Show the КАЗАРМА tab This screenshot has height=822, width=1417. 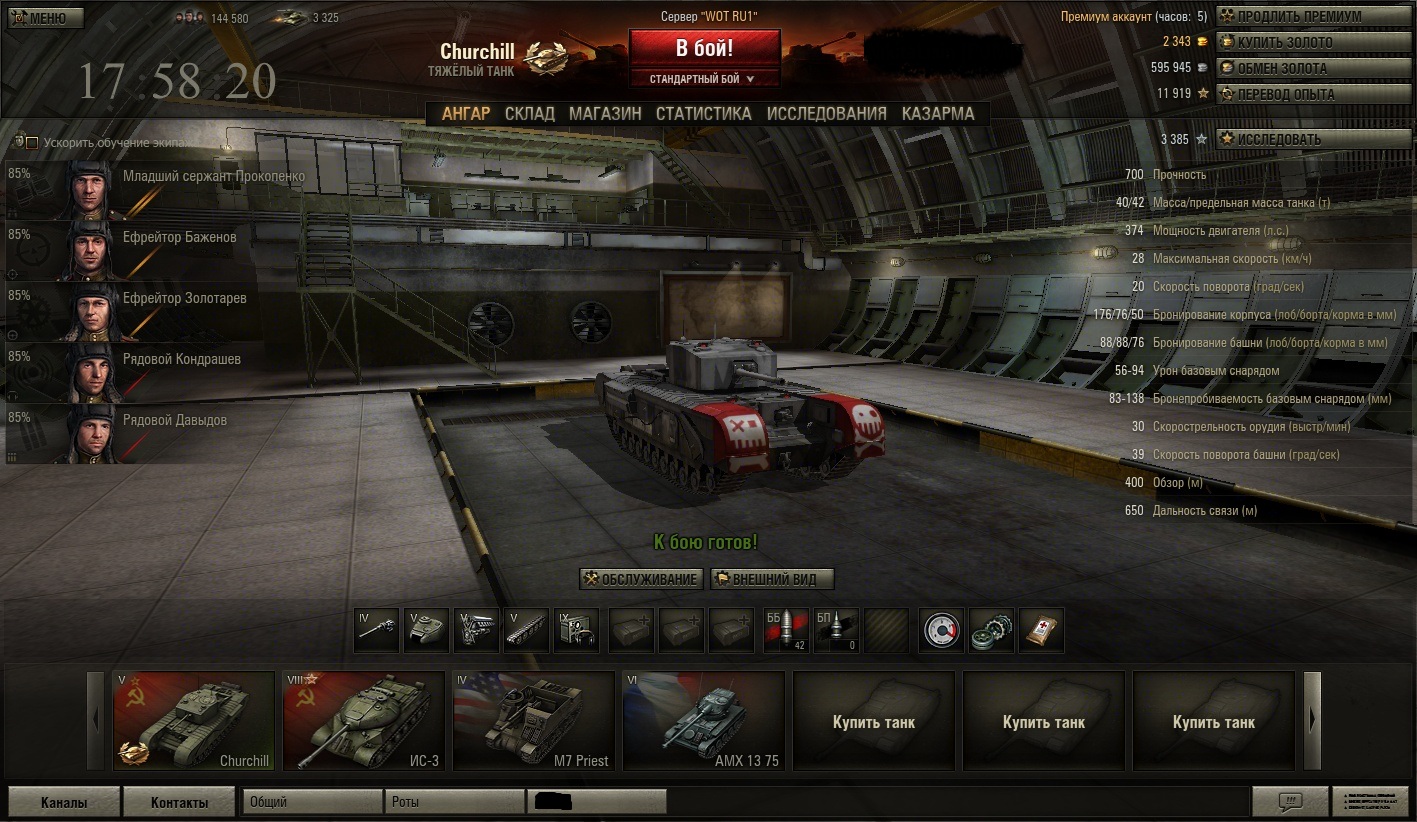937,114
